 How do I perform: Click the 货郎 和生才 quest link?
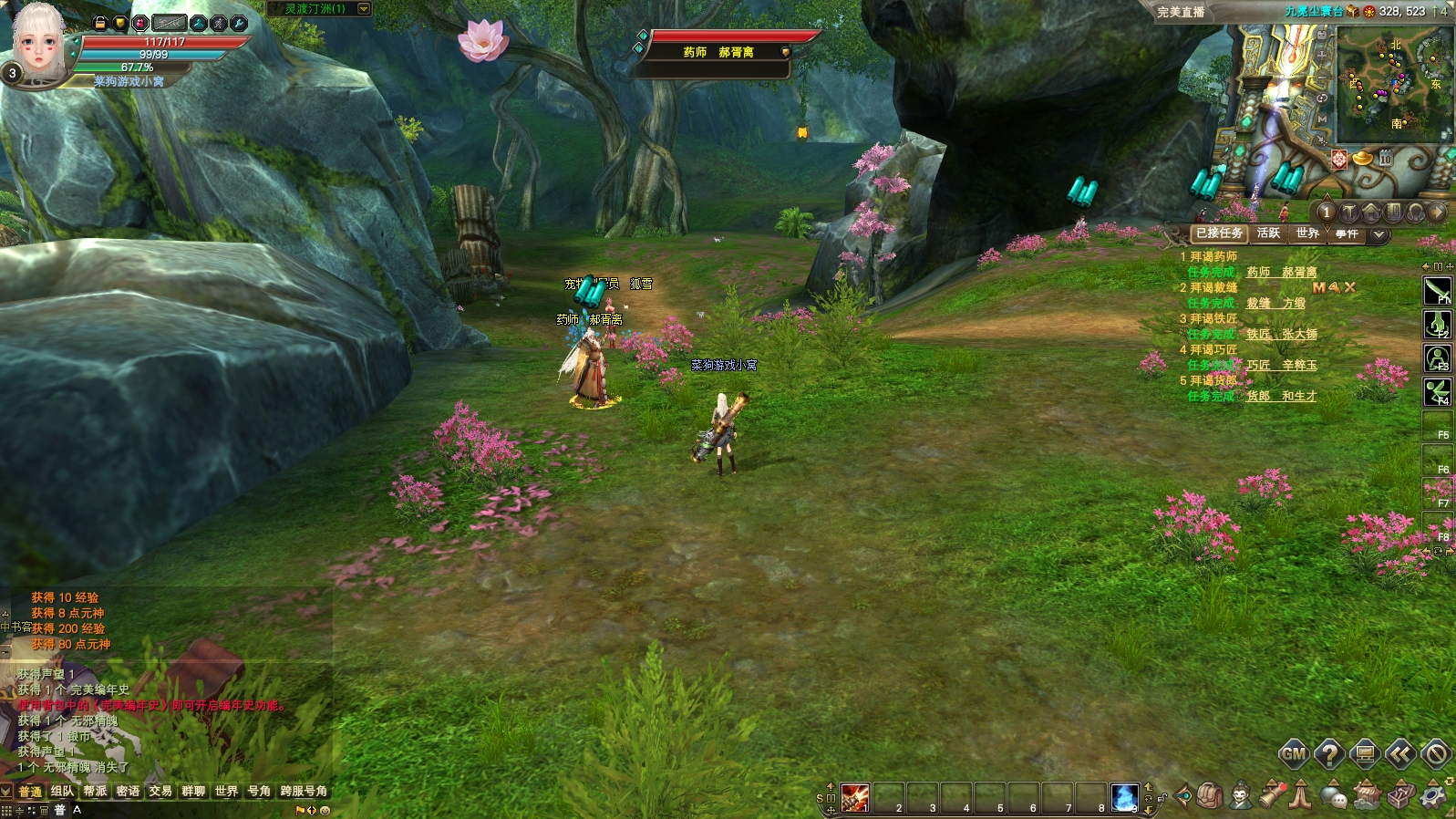point(1282,396)
